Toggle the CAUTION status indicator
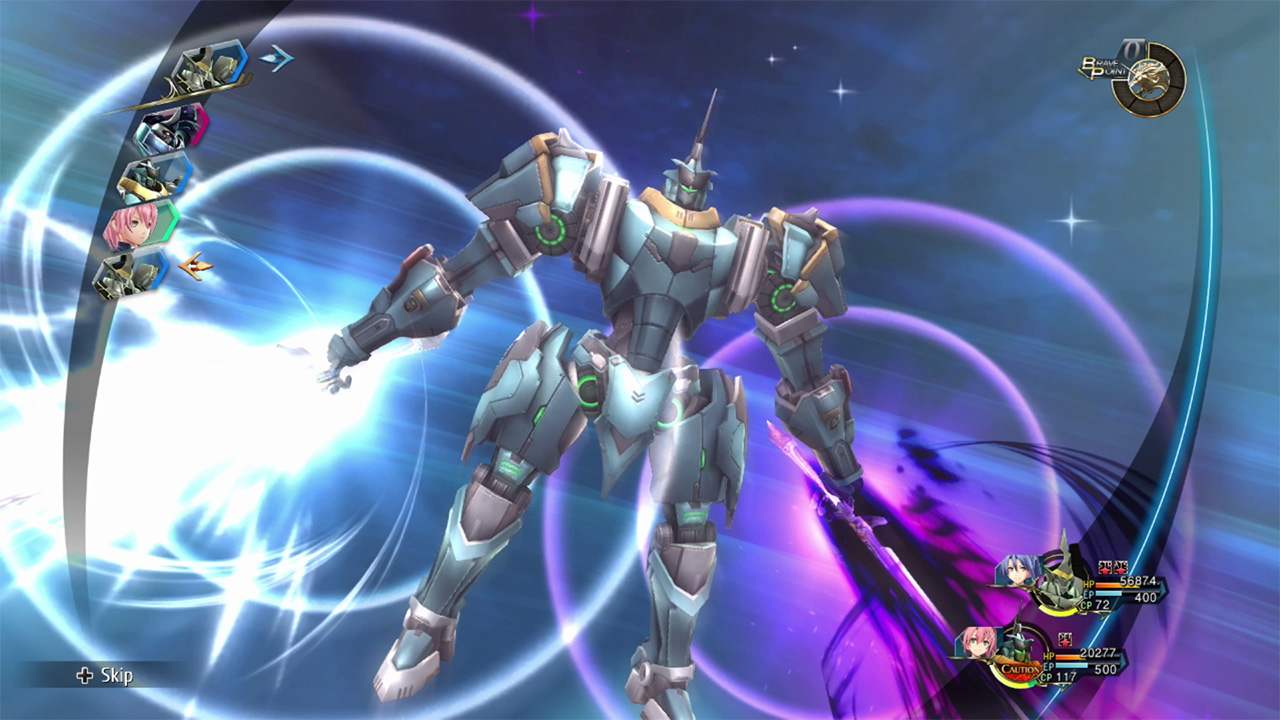Viewport: 1280px width, 720px height. pyautogui.click(x=1020, y=669)
